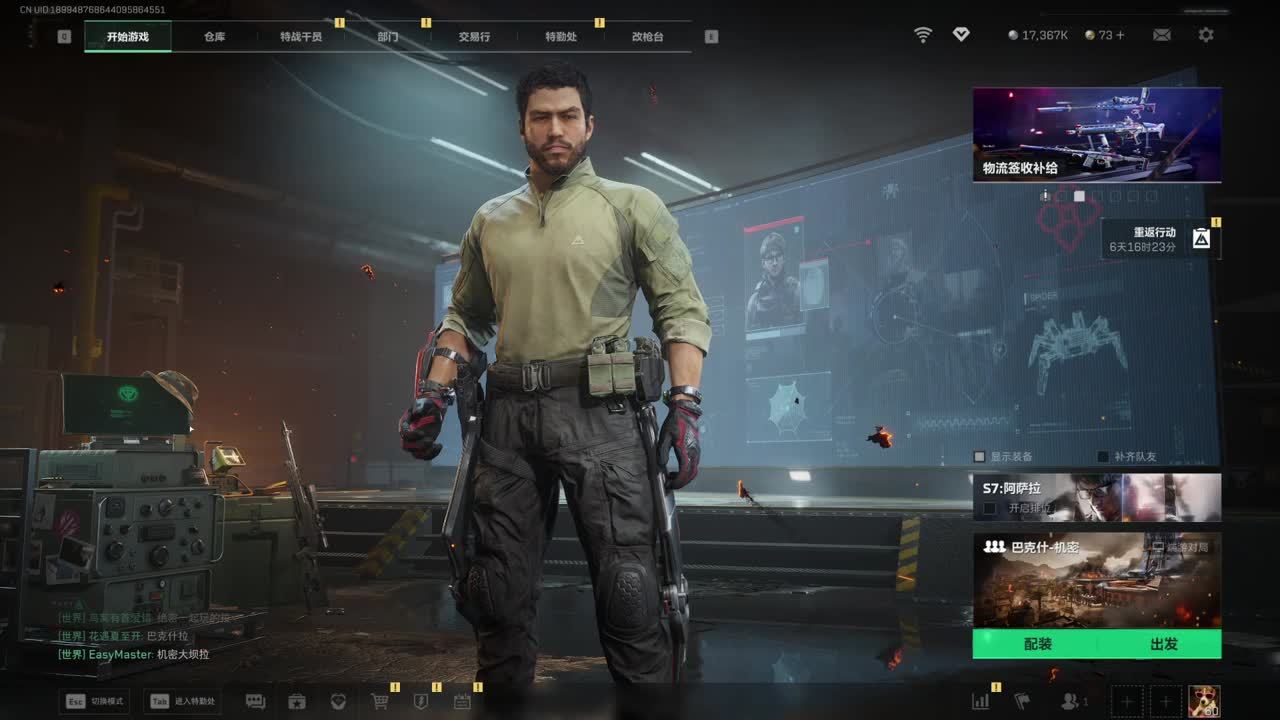The width and height of the screenshot is (1280, 720).
Task: Open the 重返行动 event entry
Action: tap(1160, 239)
